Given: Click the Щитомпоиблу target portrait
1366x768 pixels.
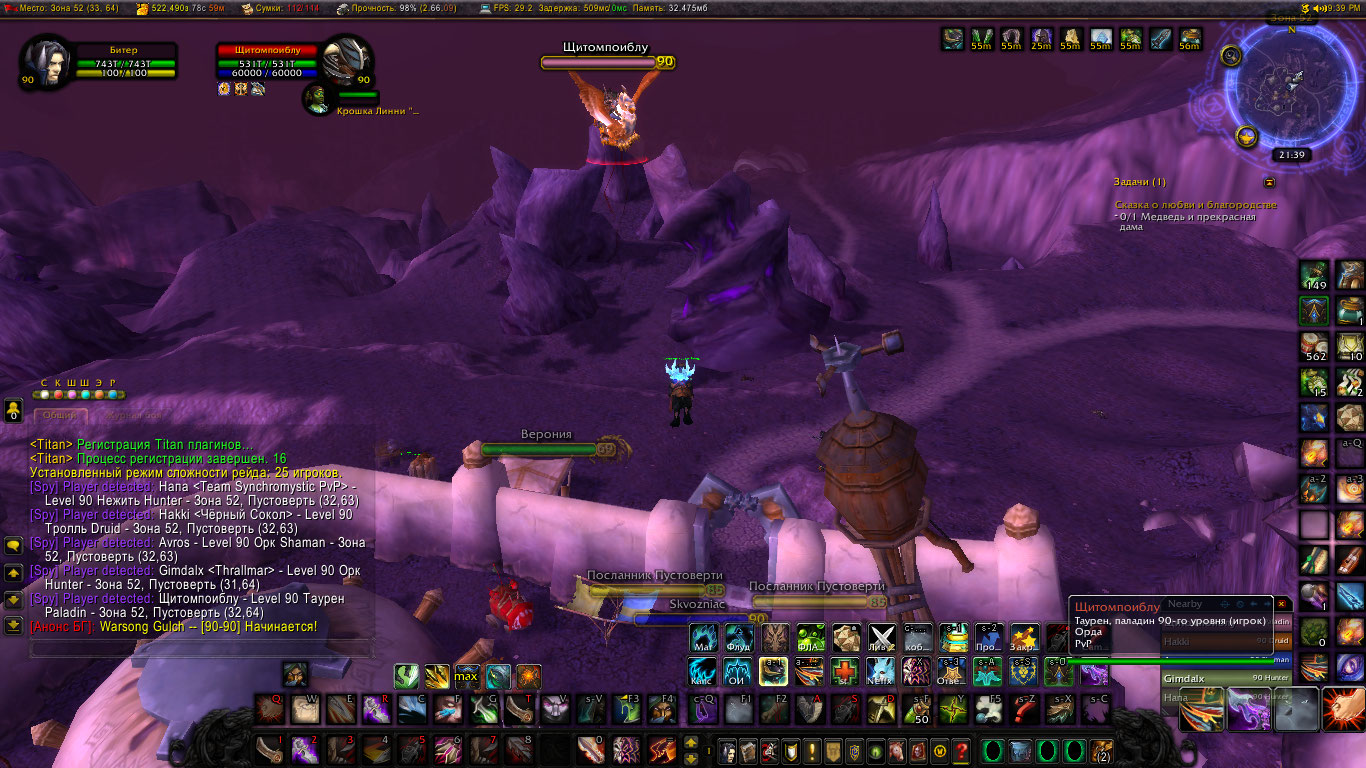Looking at the screenshot, I should [347, 62].
